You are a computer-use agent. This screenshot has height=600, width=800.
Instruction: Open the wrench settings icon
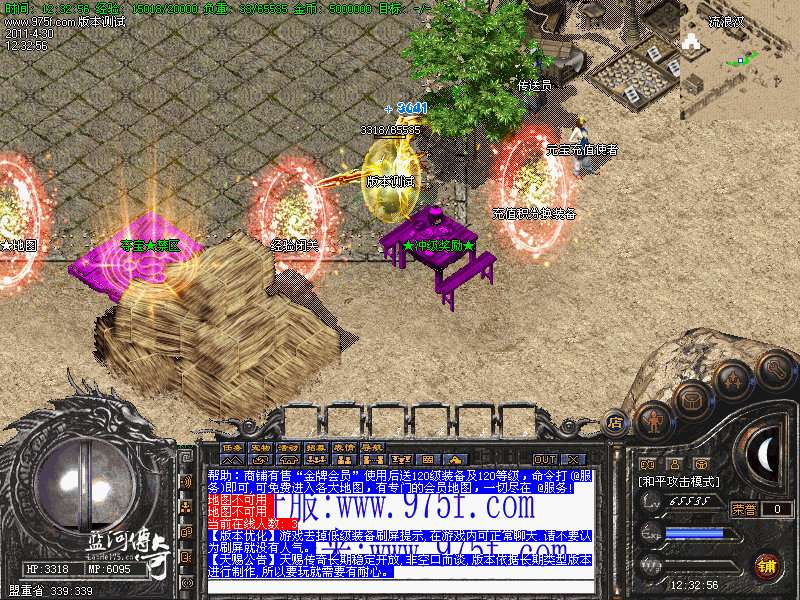[x=776, y=371]
